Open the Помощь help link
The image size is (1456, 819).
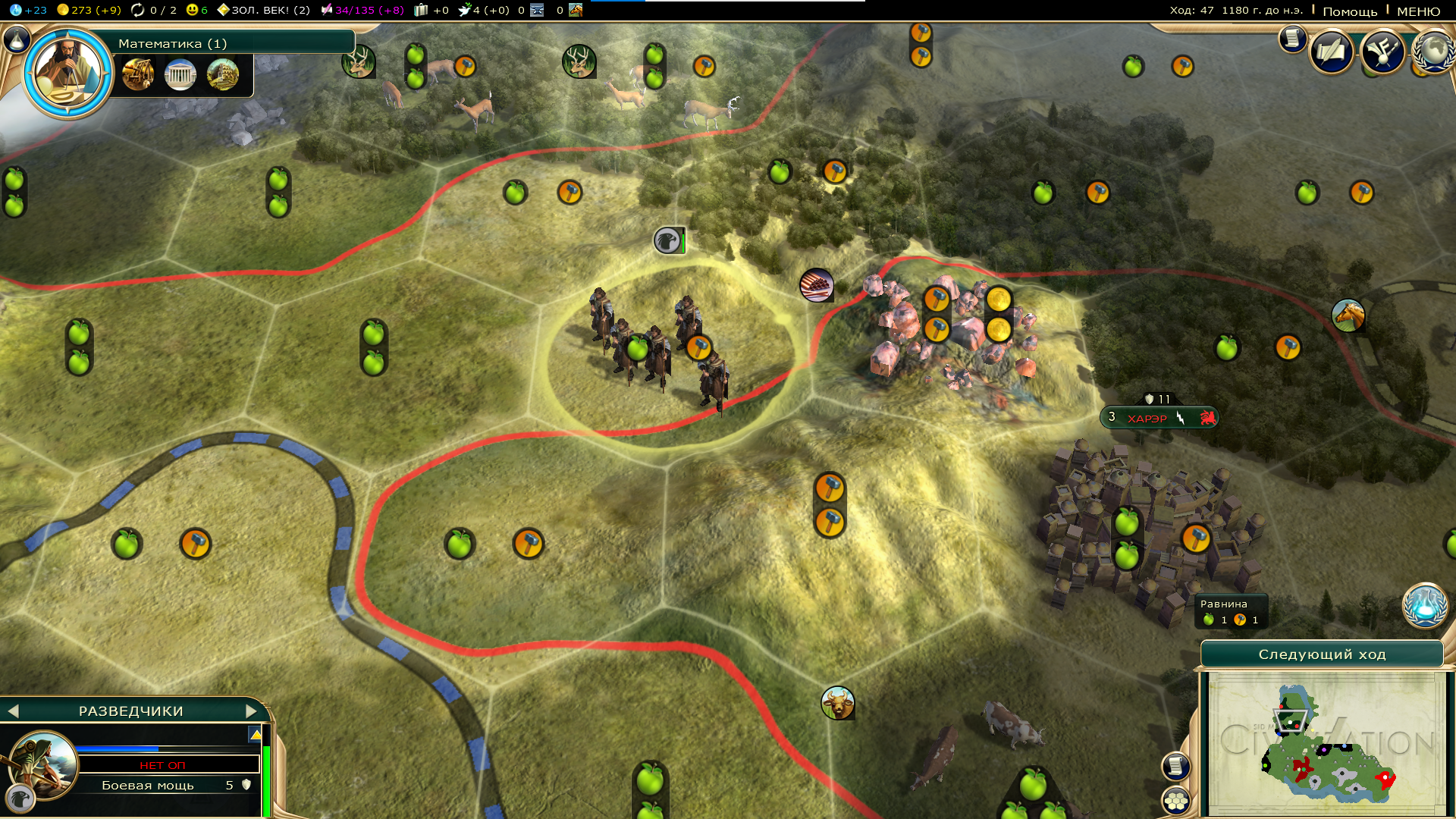tap(1350, 11)
